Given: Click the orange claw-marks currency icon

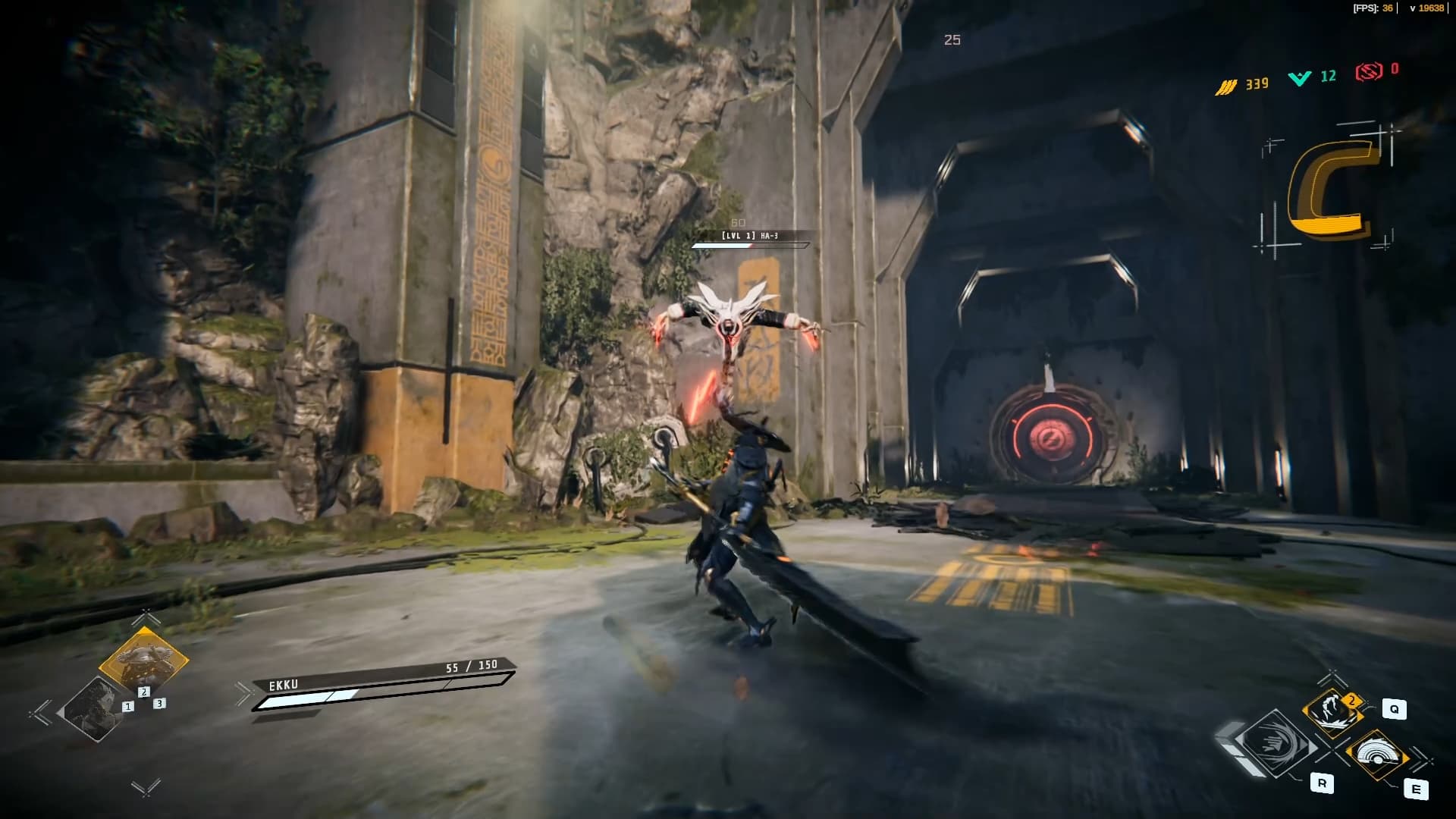Looking at the screenshot, I should pyautogui.click(x=1225, y=86).
